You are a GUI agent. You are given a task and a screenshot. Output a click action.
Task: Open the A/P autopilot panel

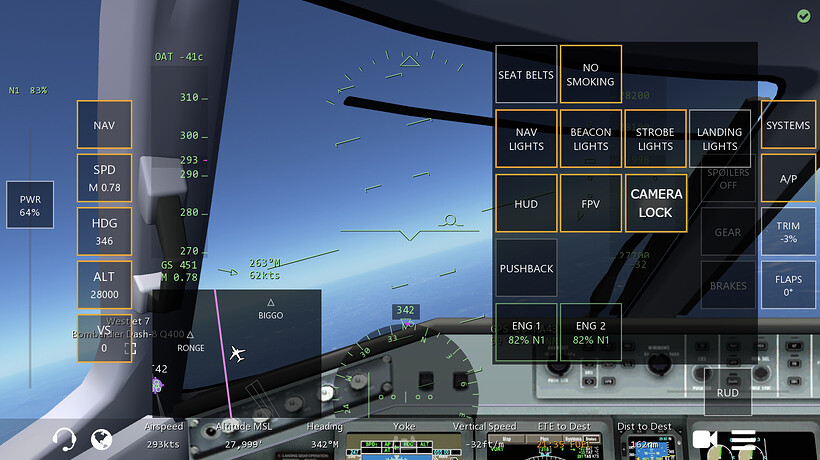[x=788, y=178]
